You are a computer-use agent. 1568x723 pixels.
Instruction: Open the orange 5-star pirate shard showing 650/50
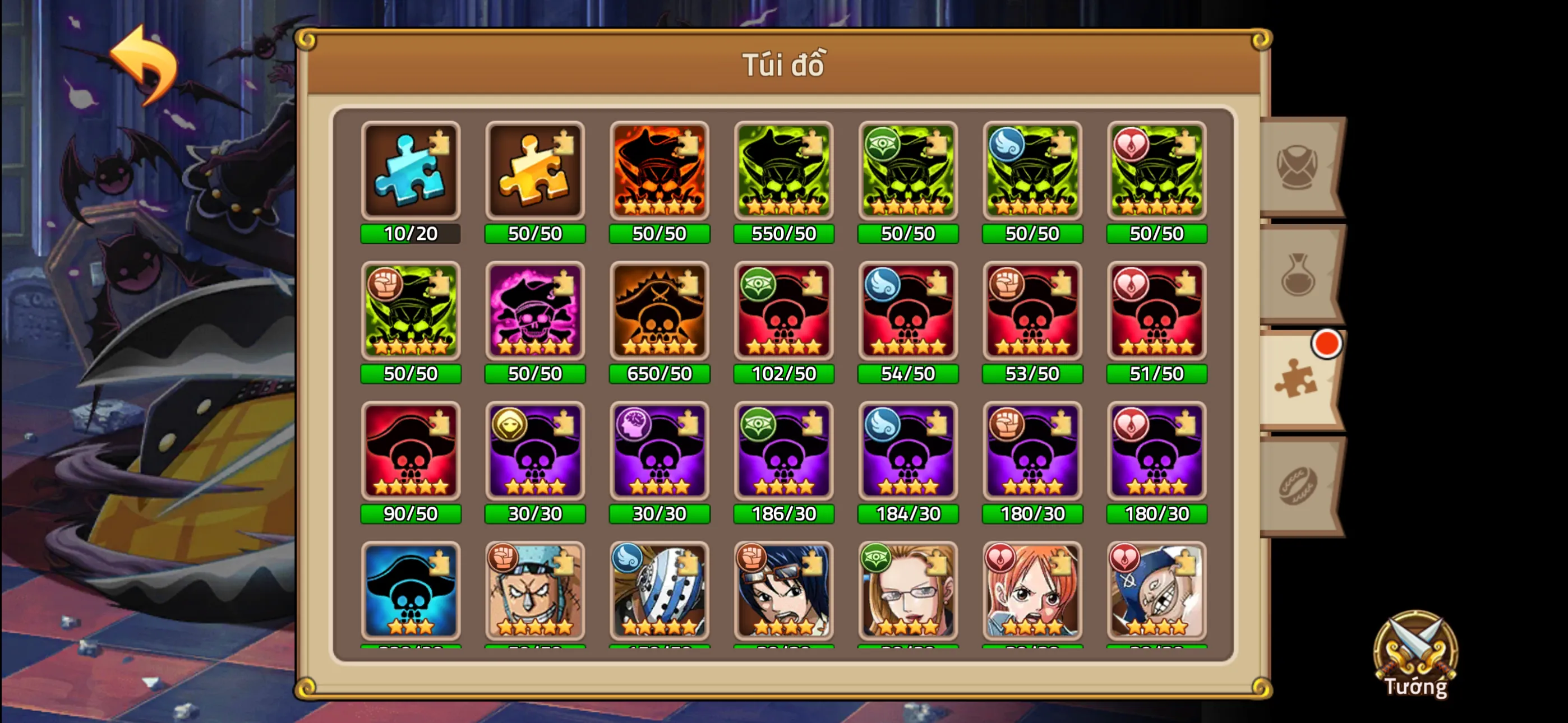(659, 312)
